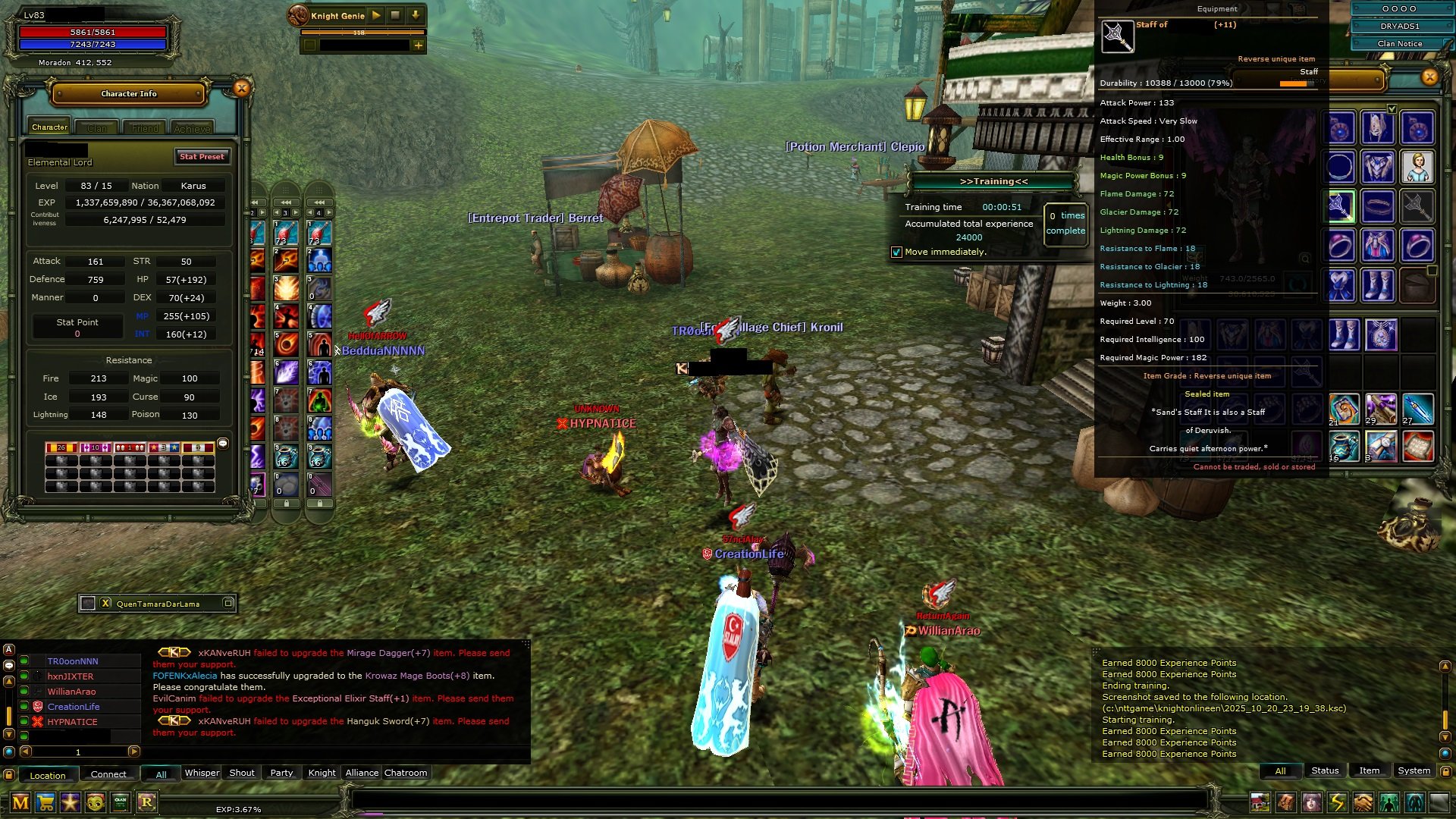Screen dimensions: 1456x819
Task: Select the Location tab
Action: [x=48, y=775]
